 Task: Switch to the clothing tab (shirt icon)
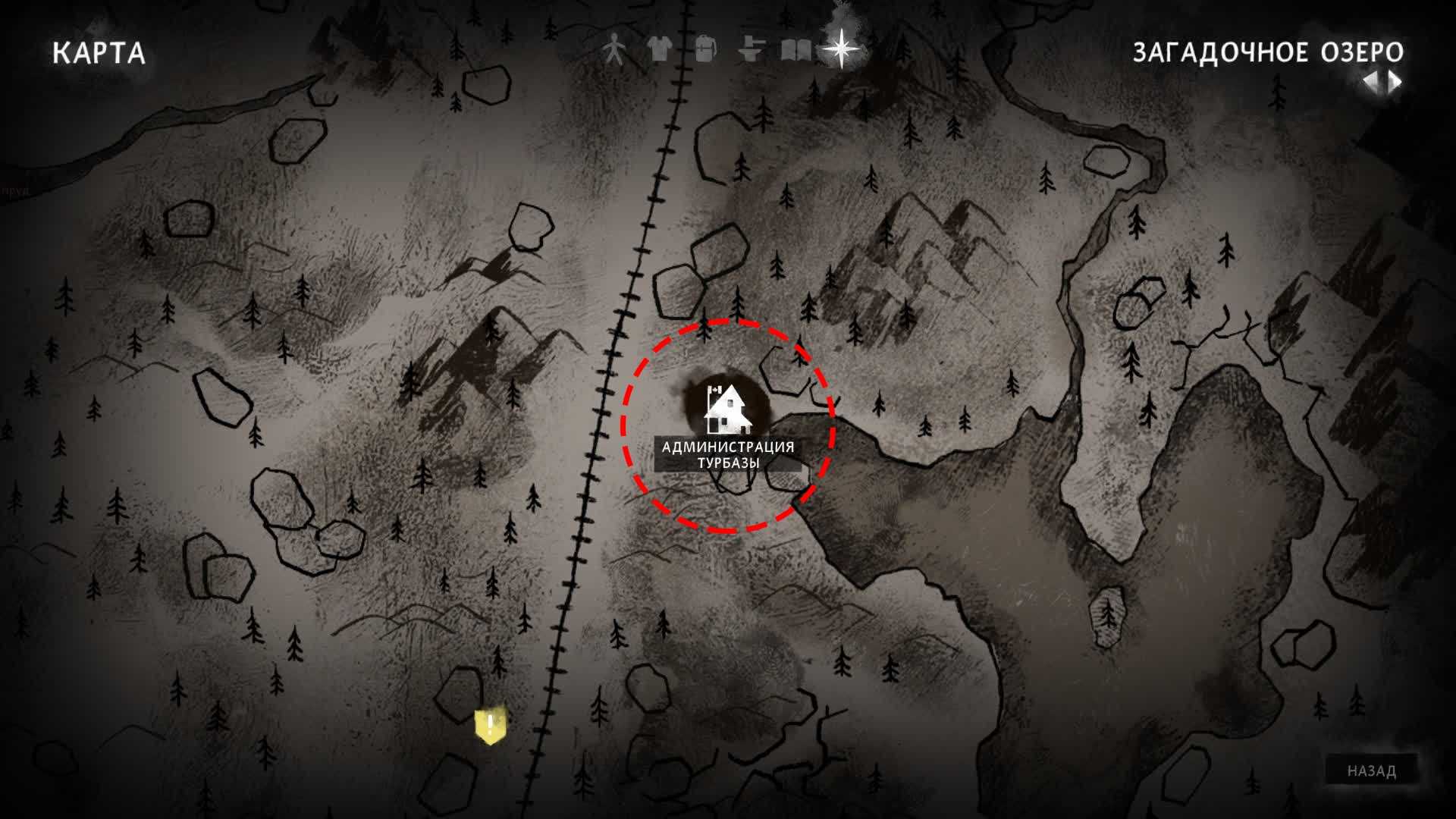pos(660,50)
